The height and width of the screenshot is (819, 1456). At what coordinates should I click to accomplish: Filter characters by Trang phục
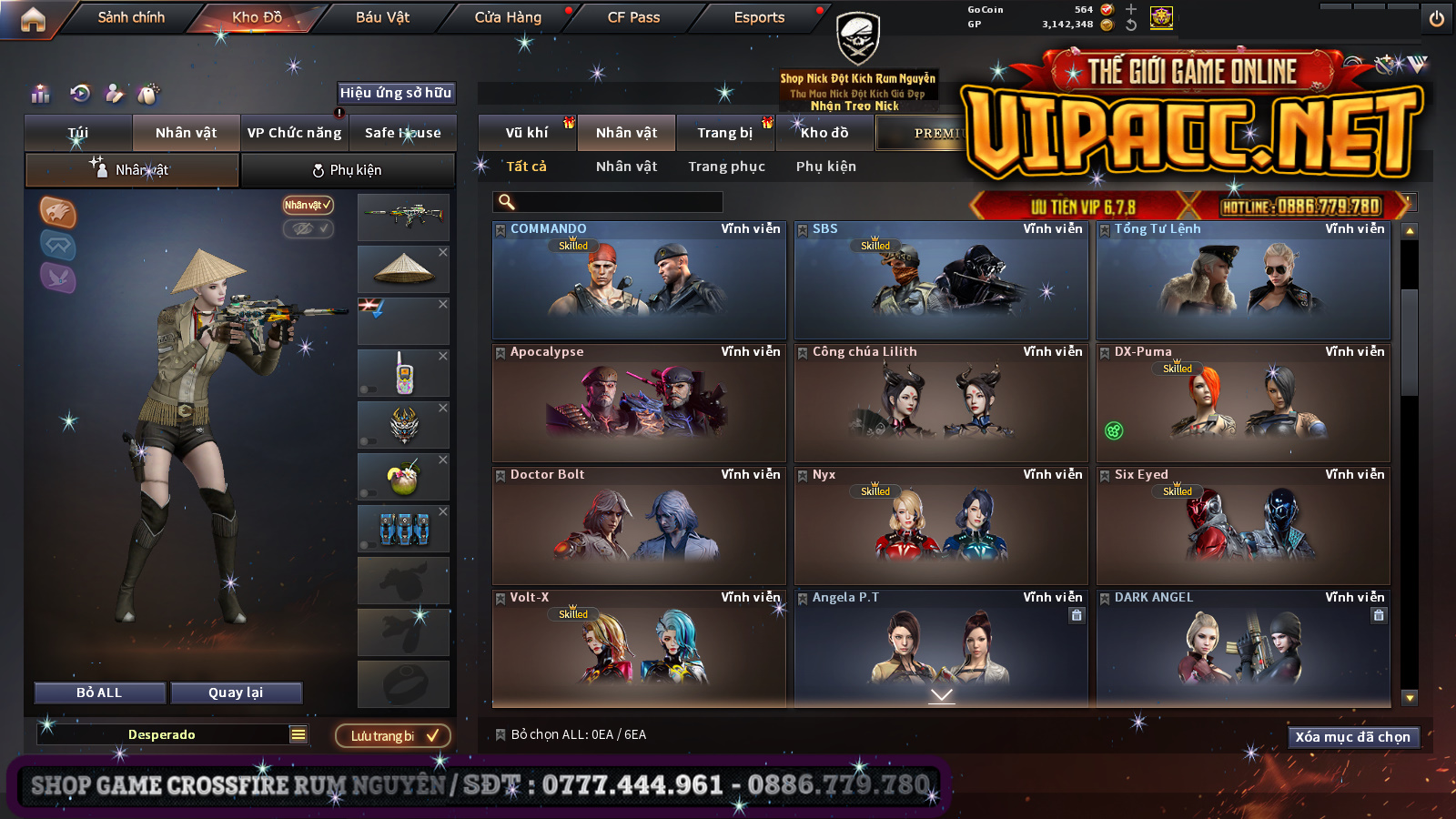tap(726, 167)
